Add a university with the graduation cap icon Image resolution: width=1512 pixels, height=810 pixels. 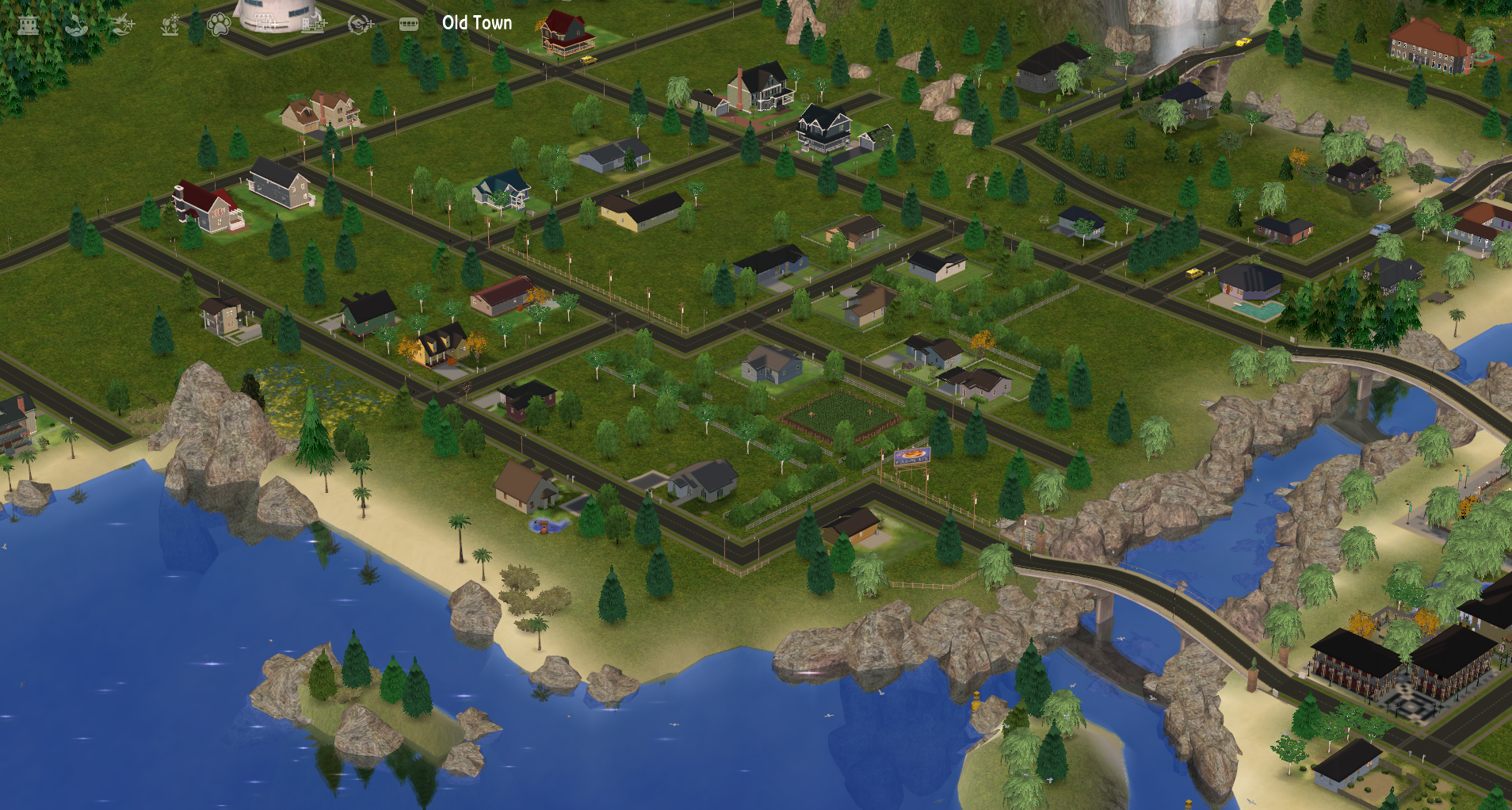(361, 25)
